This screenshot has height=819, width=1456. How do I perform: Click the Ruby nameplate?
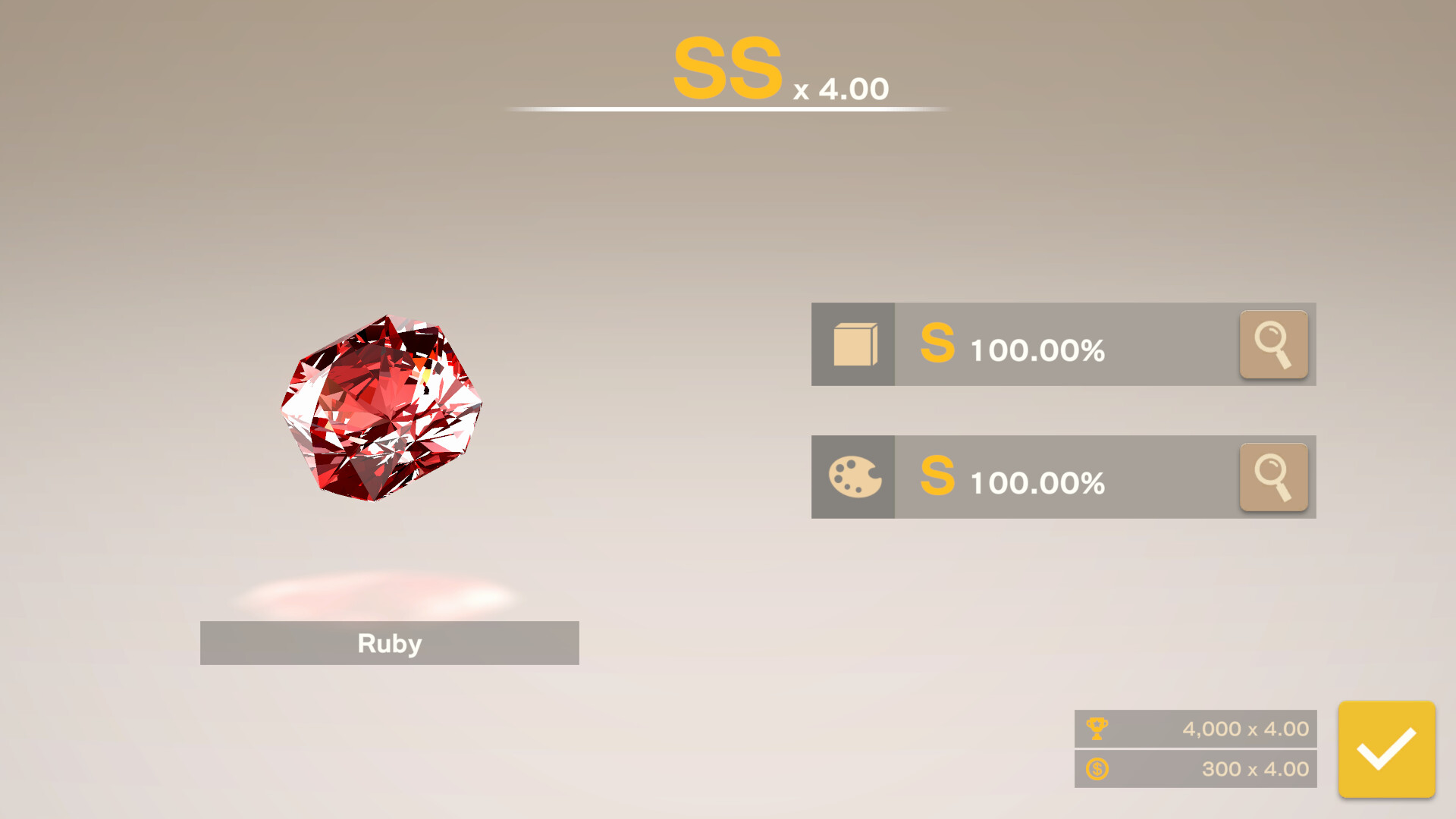[x=389, y=643]
